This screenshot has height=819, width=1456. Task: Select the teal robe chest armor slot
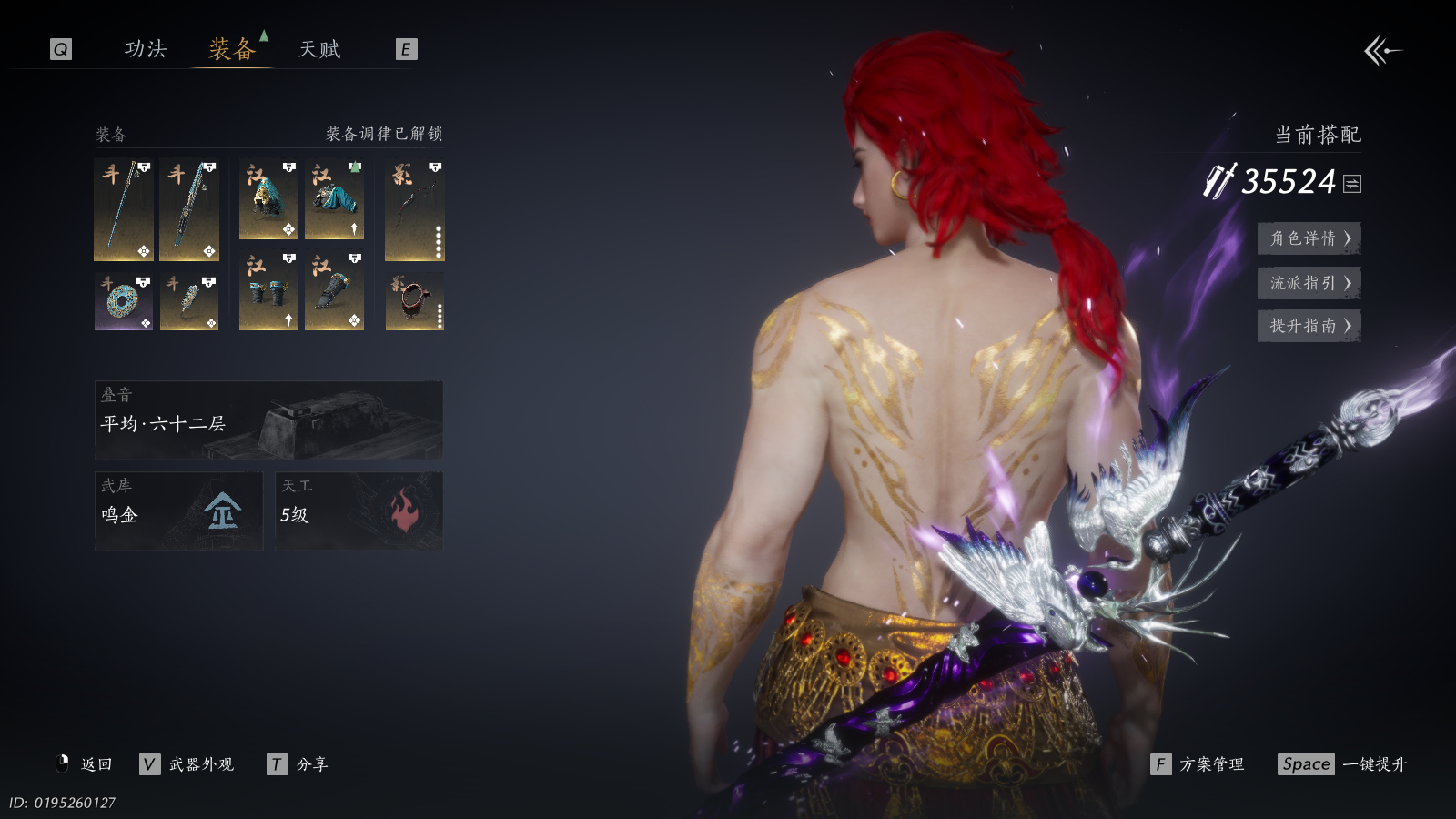(334, 199)
